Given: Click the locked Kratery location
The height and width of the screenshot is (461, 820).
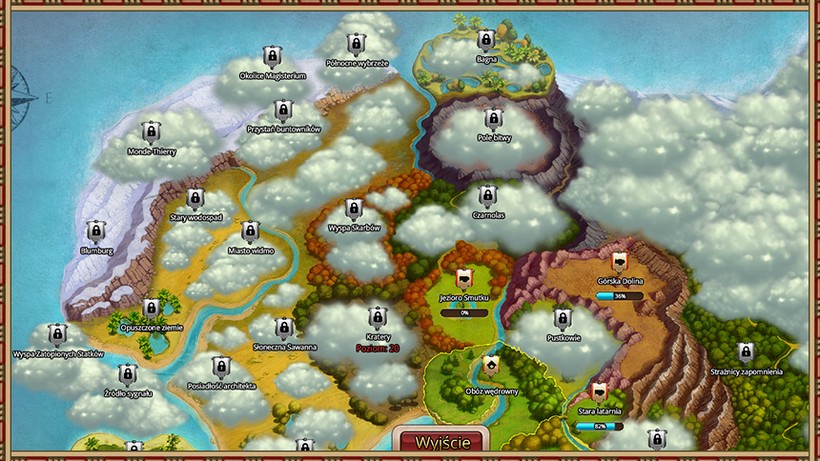Looking at the screenshot, I should (x=377, y=318).
